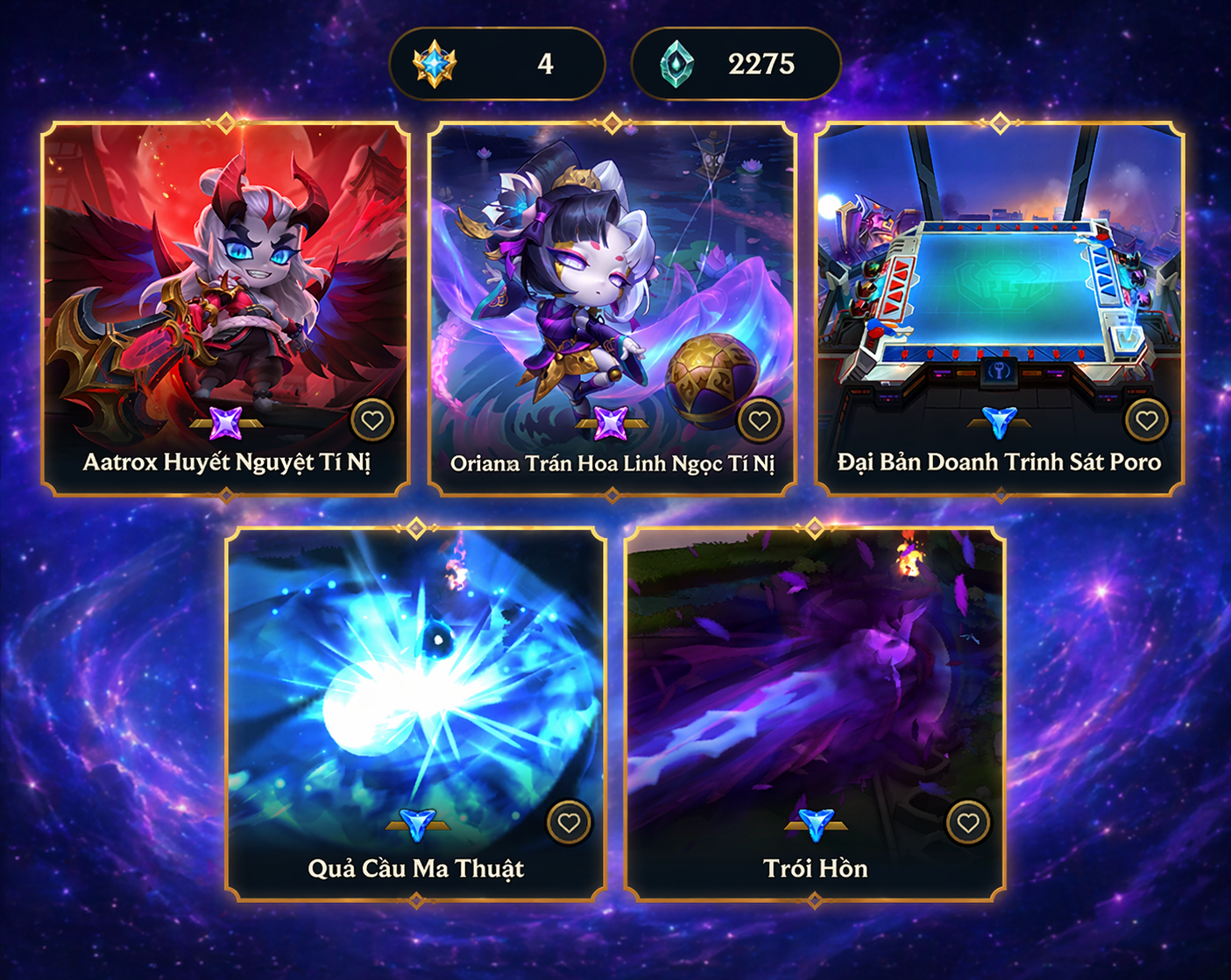
Task: Click the teal essence gem icon
Action: (x=676, y=62)
